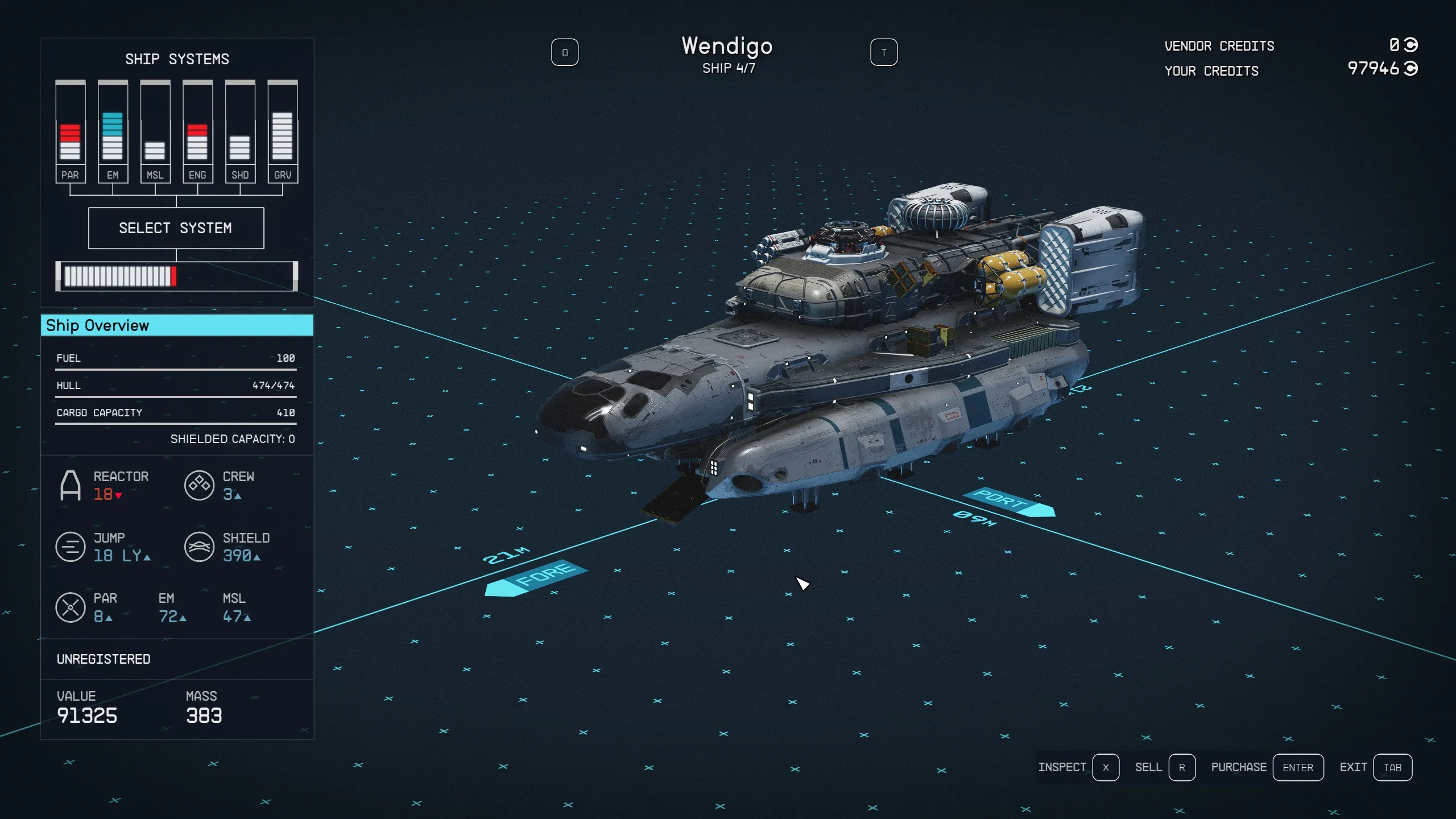The image size is (1456, 819).
Task: Select the GRV grav drive column
Action: pos(283,132)
